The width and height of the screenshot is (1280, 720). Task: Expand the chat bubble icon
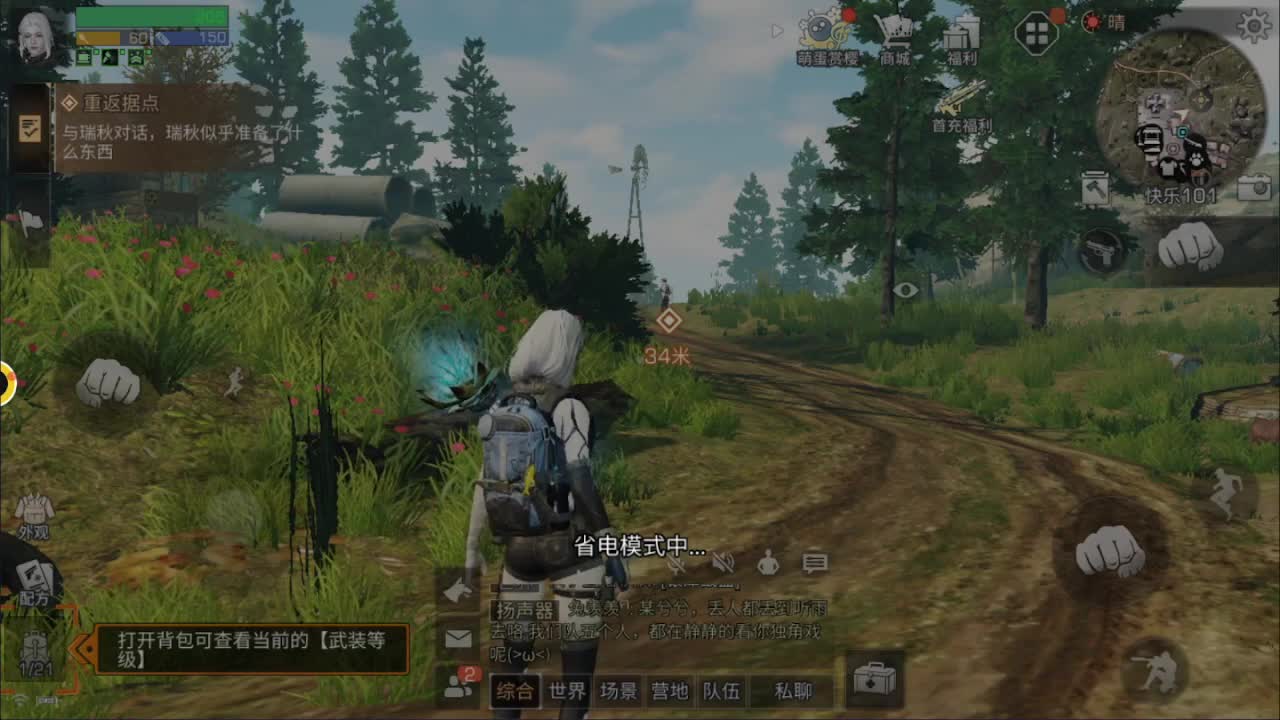click(815, 562)
